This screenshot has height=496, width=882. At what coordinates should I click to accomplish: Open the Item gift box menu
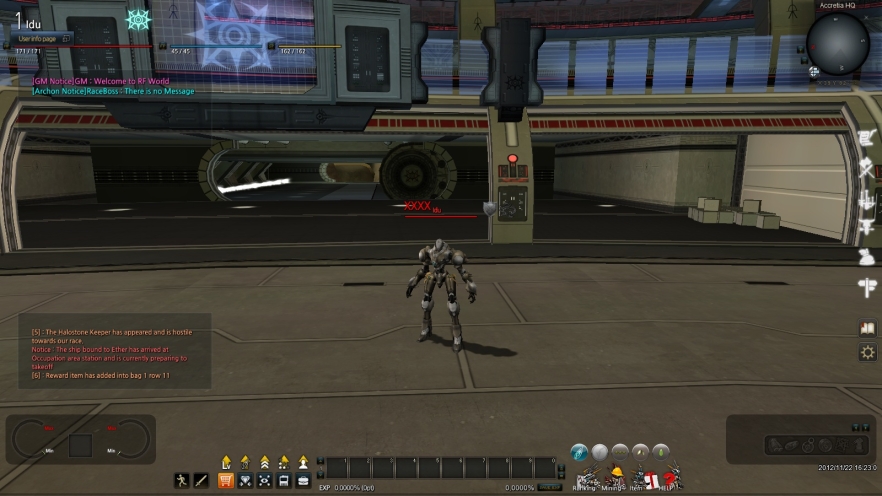pyautogui.click(x=645, y=479)
